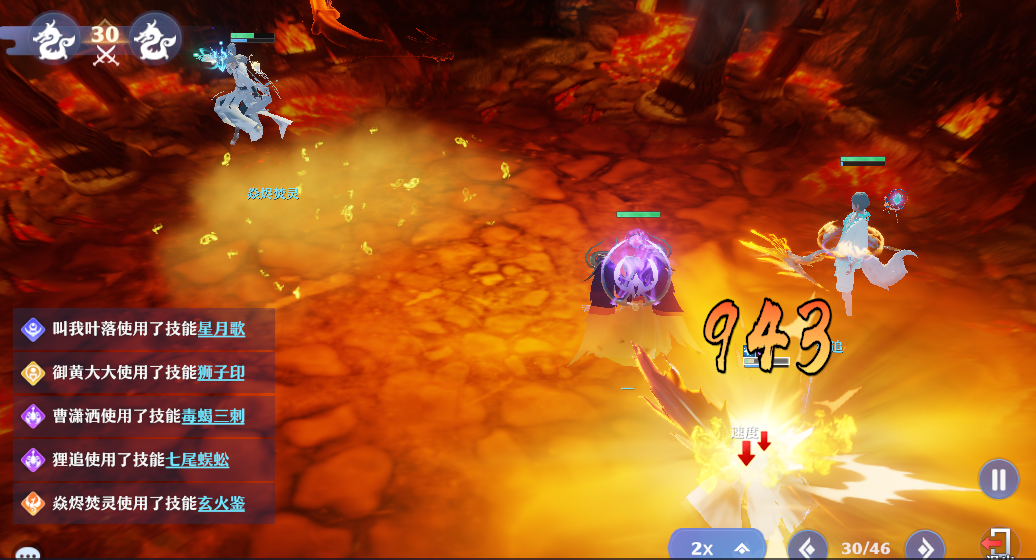Viewport: 1036px width, 560px height.
Task: Pause the battle replay
Action: pos(998,479)
